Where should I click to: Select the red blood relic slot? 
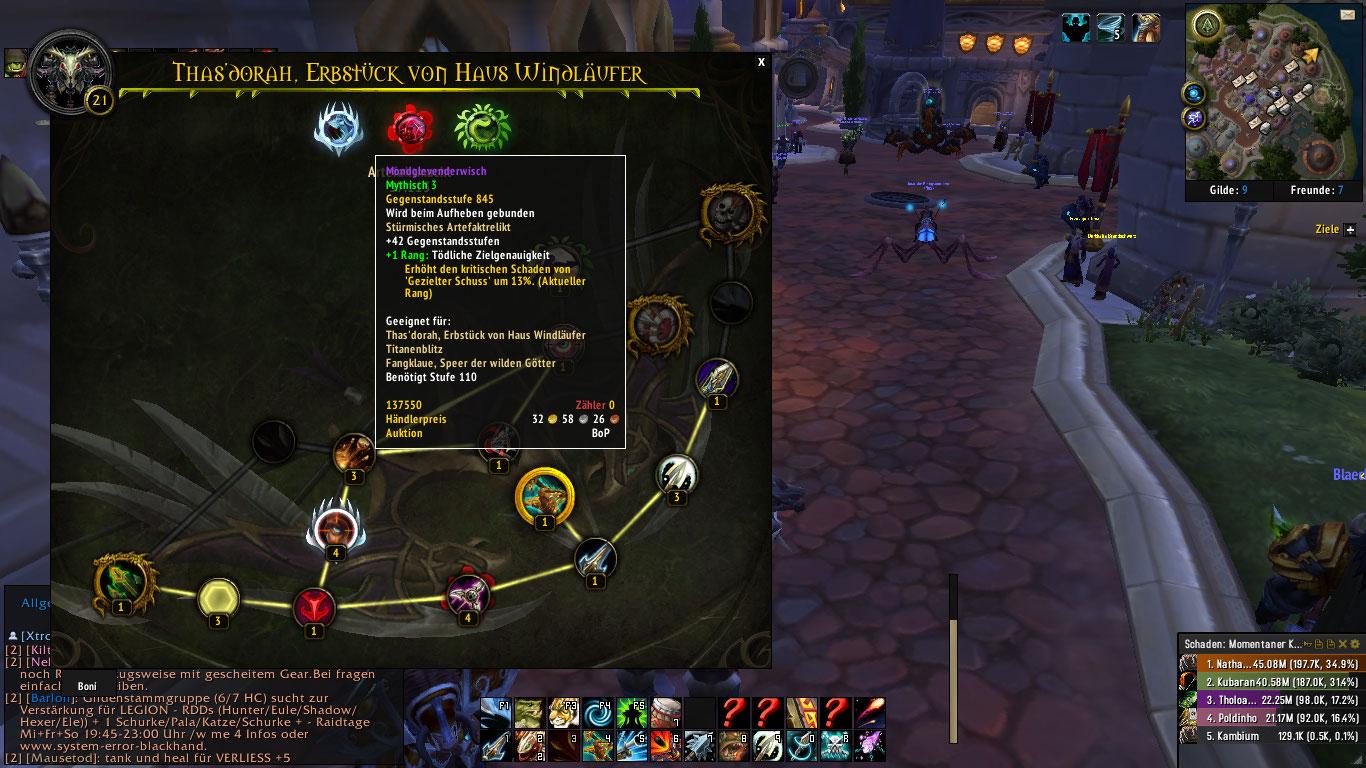409,129
